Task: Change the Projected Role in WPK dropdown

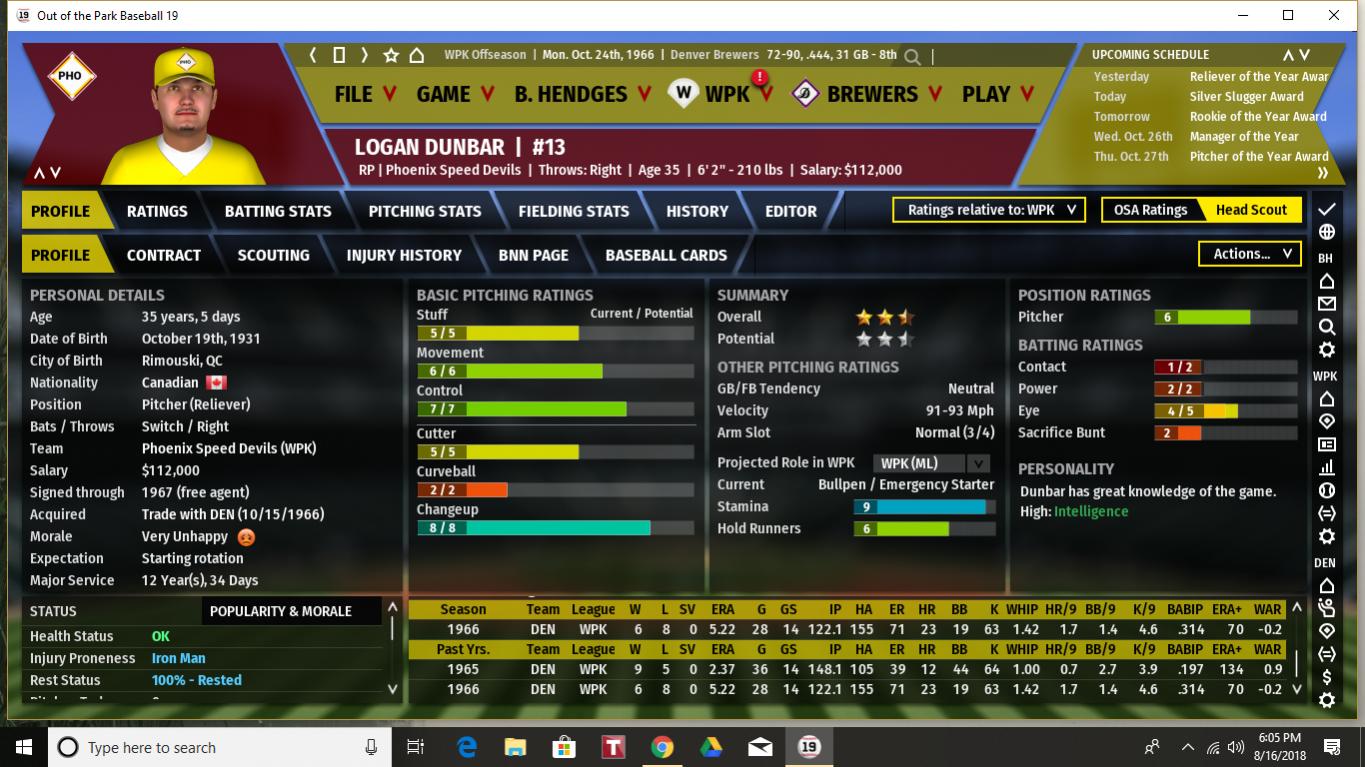Action: [x=931, y=463]
